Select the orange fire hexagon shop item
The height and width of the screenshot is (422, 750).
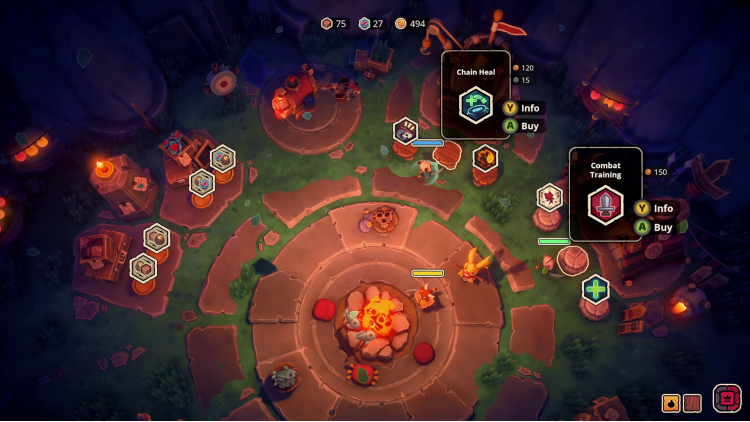pos(485,158)
